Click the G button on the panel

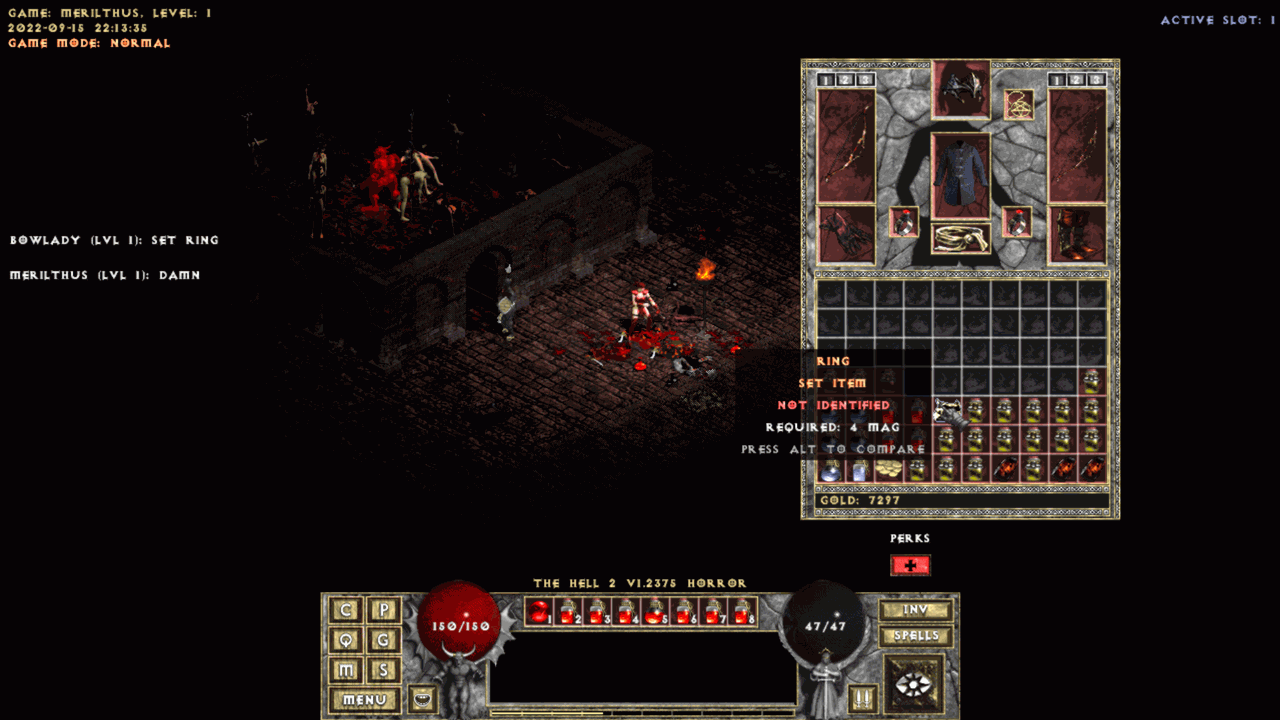tap(383, 640)
